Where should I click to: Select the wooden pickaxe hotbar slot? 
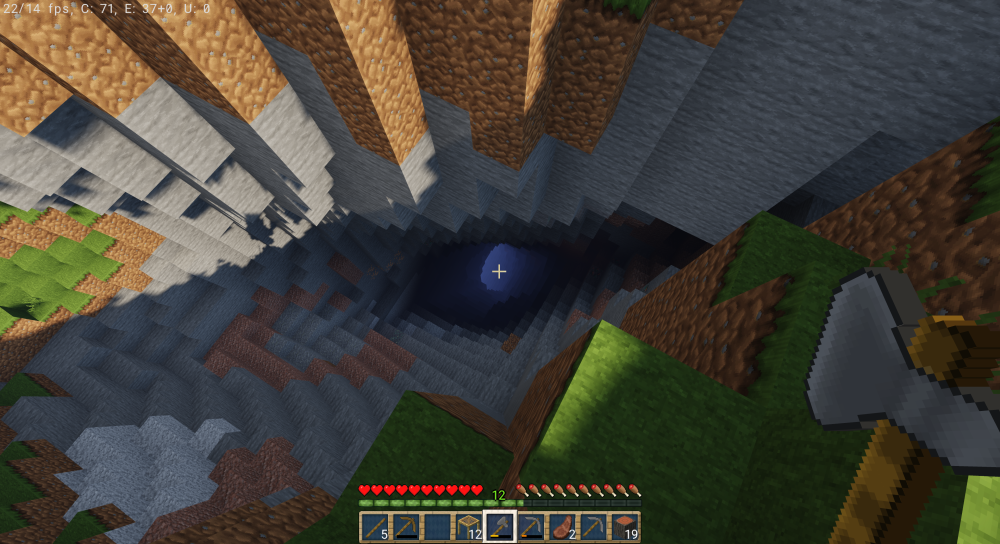(x=405, y=527)
